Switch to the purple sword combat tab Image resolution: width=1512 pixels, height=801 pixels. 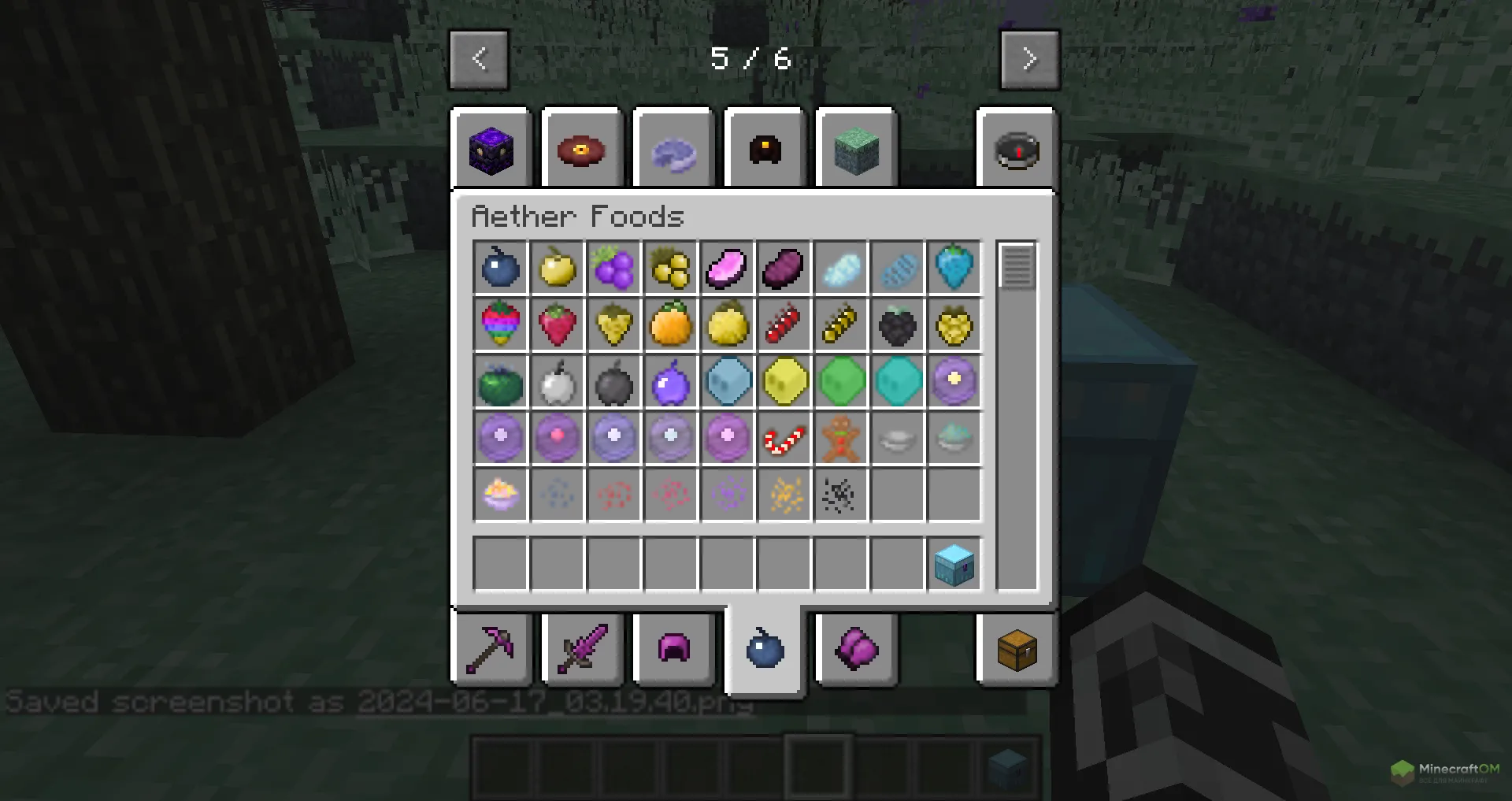click(582, 650)
